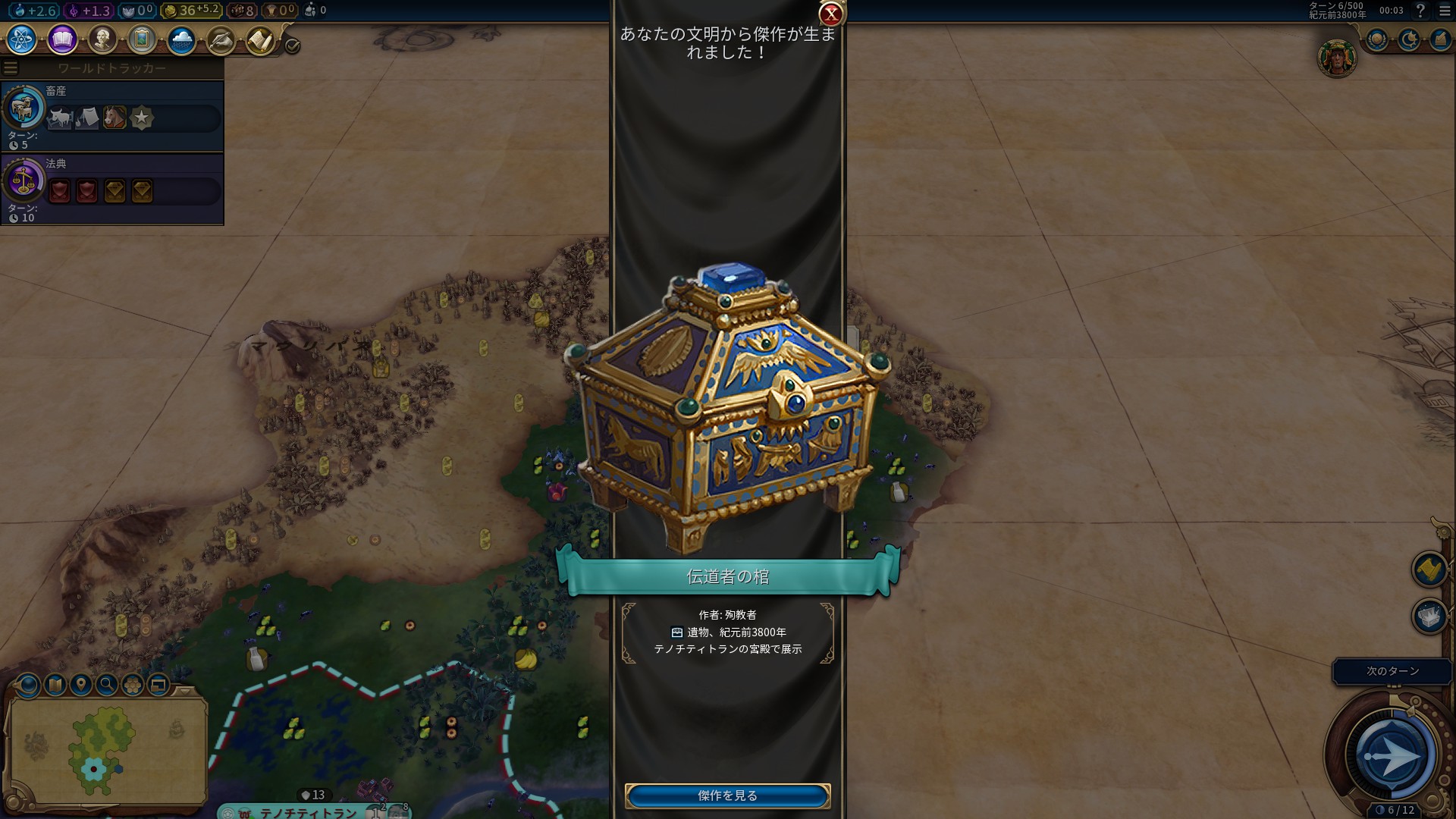Collapse the minimap with arrow tab

[185, 691]
